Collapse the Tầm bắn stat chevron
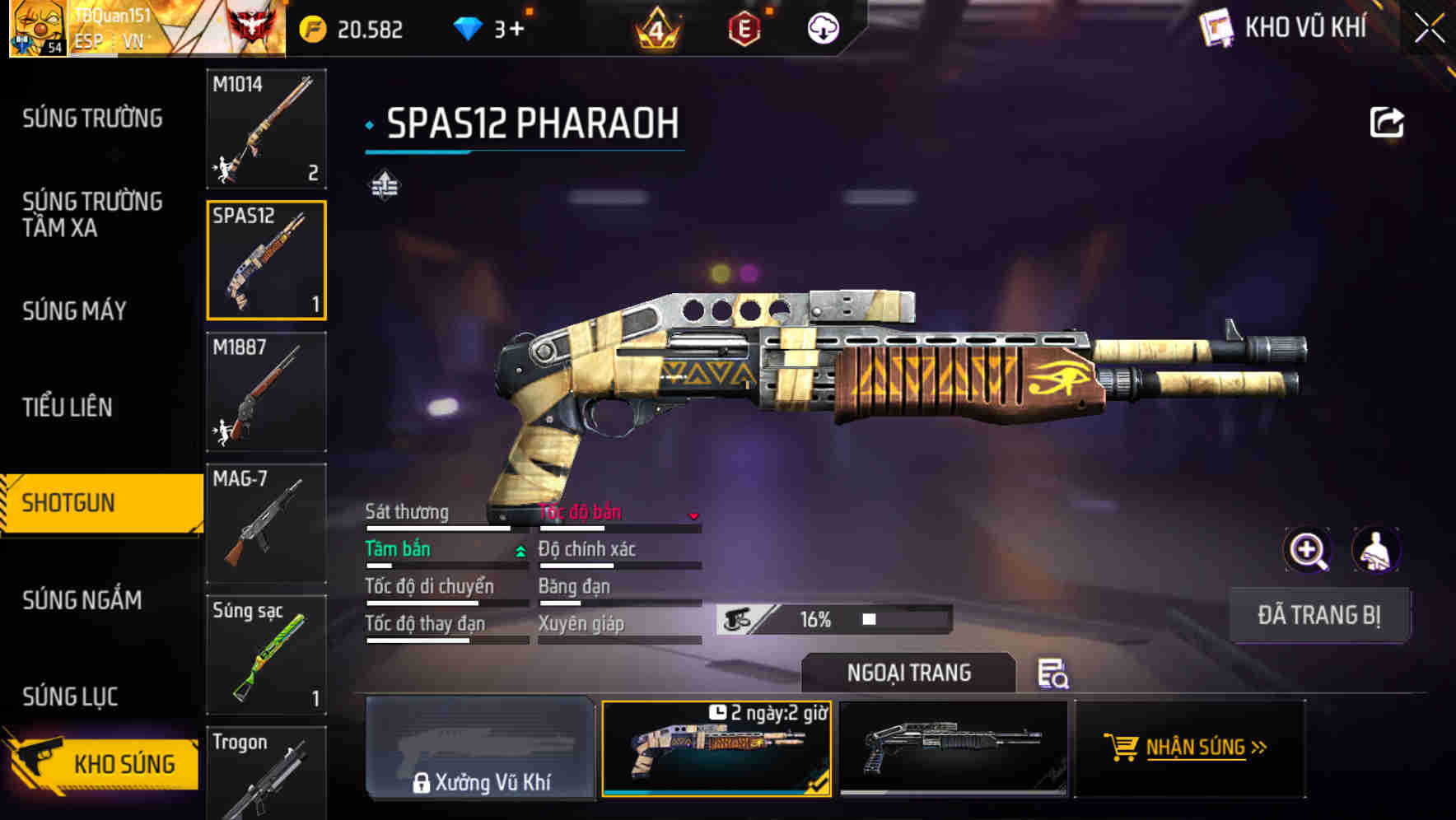The image size is (1456, 820). tap(519, 552)
